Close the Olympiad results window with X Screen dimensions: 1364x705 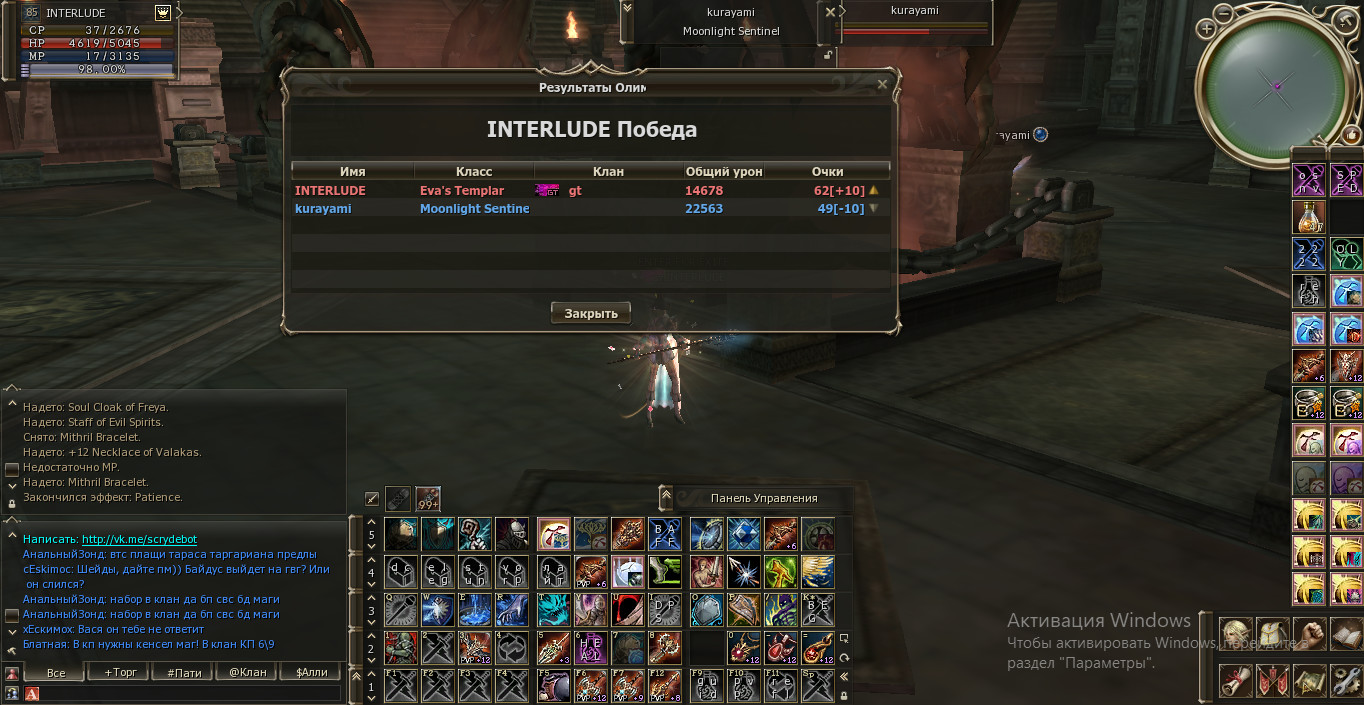pyautogui.click(x=882, y=85)
